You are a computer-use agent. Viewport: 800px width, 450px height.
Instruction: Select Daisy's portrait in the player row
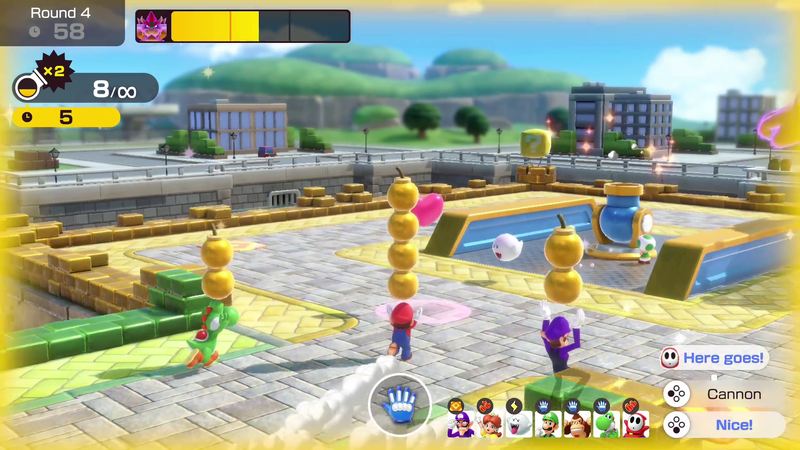[488, 423]
